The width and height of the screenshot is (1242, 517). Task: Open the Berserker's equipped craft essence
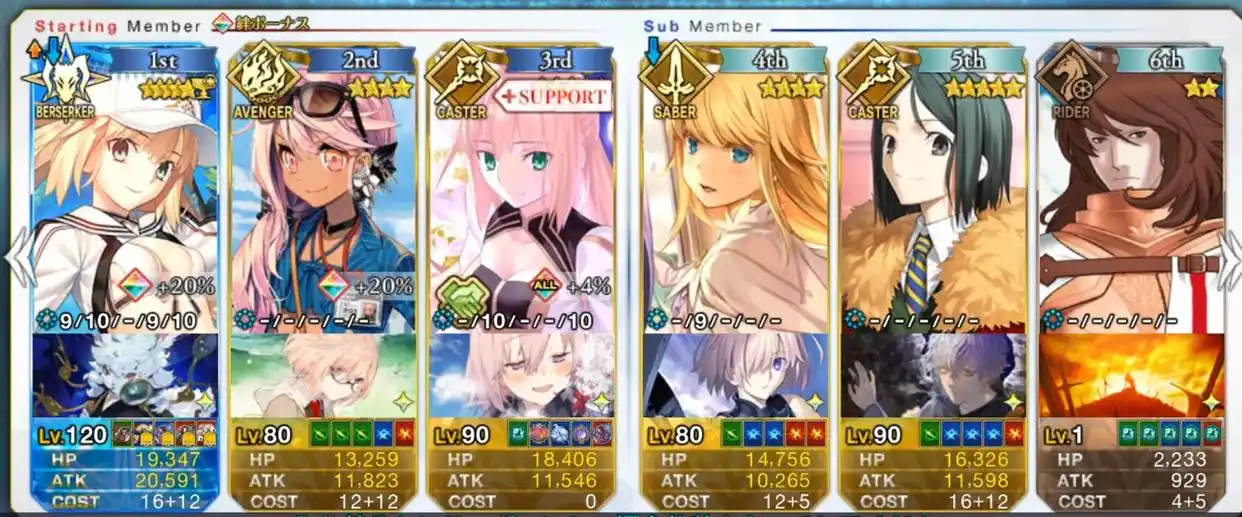[125, 375]
